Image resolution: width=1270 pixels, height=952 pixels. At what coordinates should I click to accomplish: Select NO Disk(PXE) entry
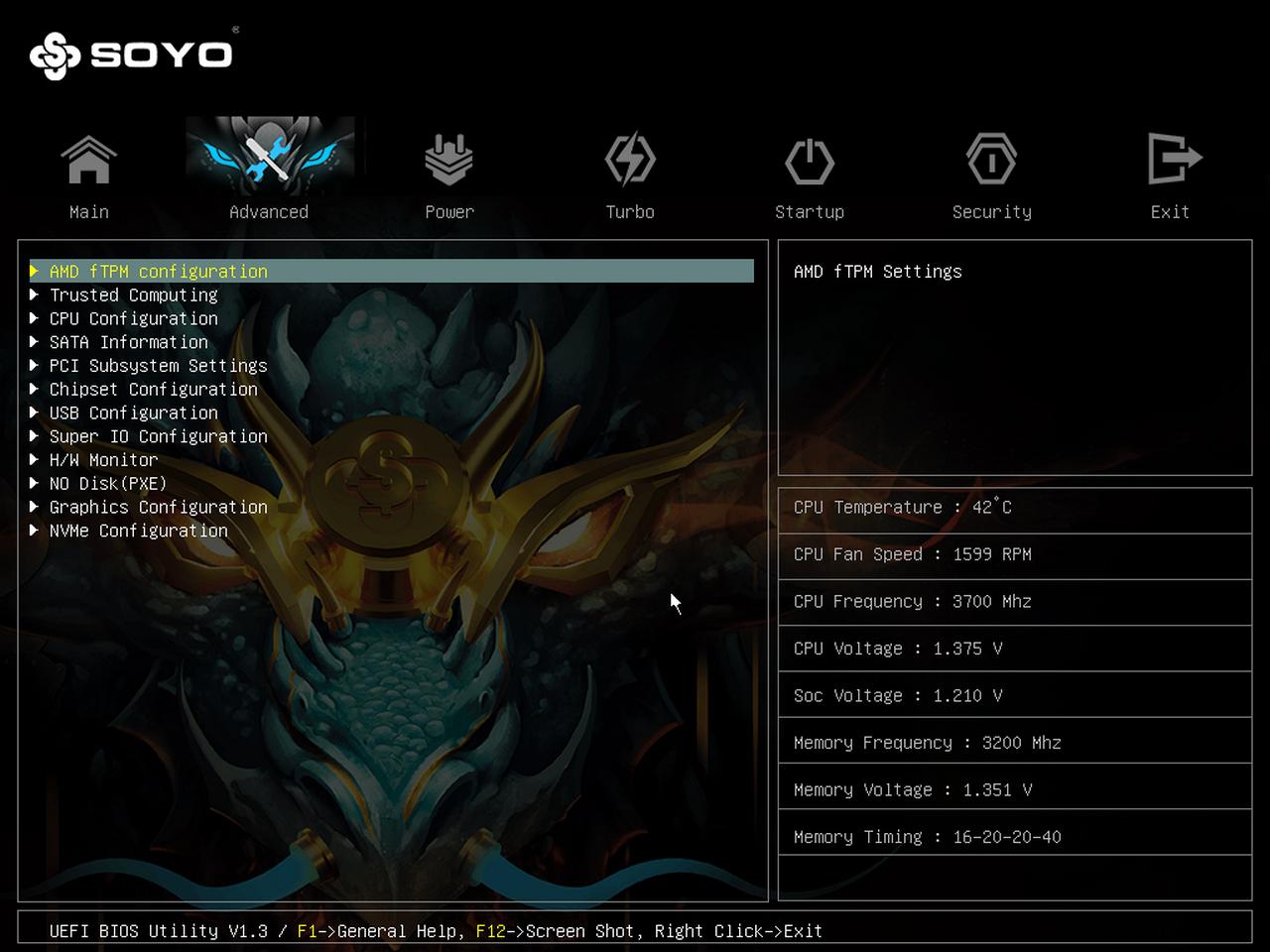(x=108, y=484)
